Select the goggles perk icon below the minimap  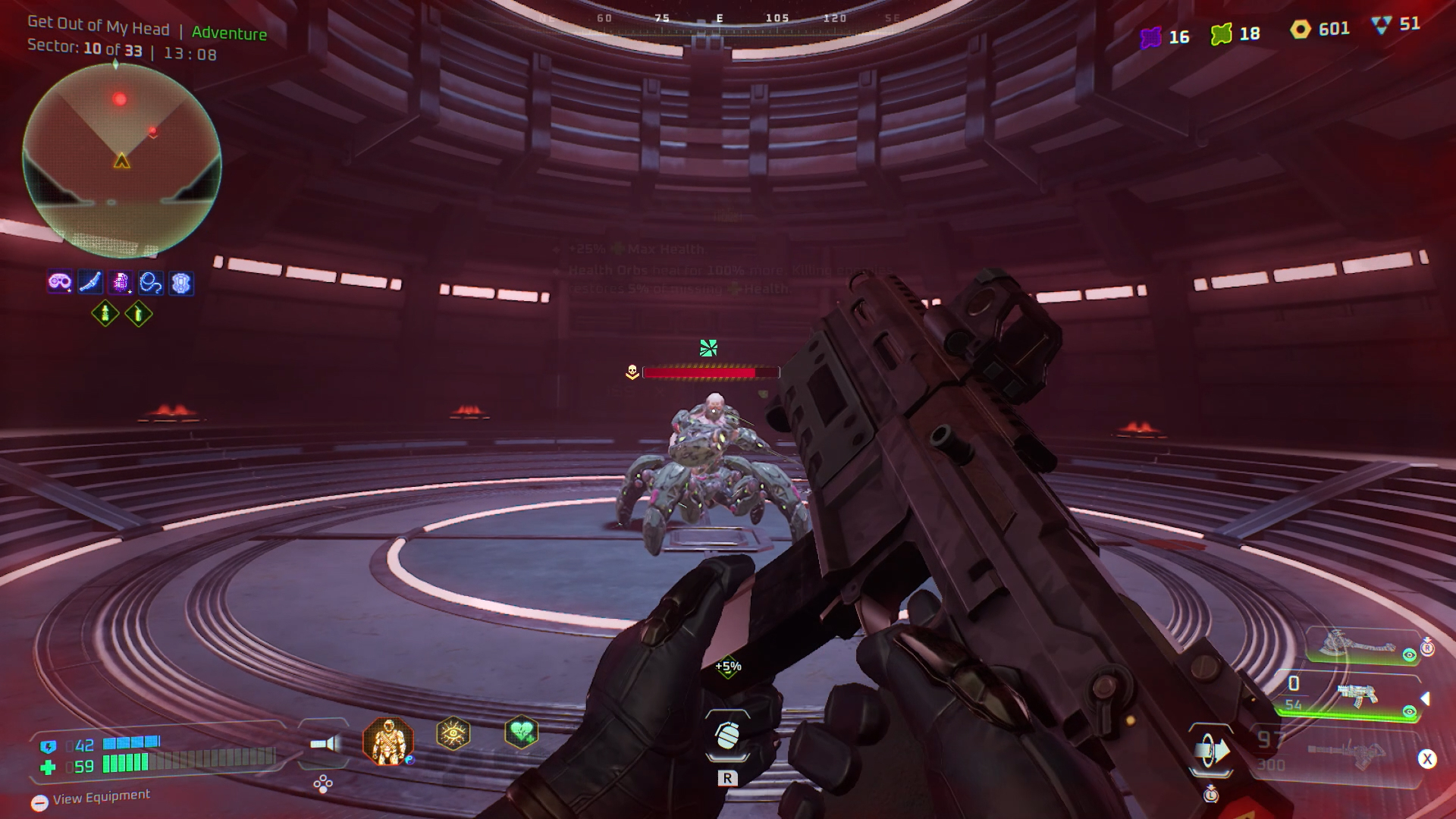[x=58, y=281]
